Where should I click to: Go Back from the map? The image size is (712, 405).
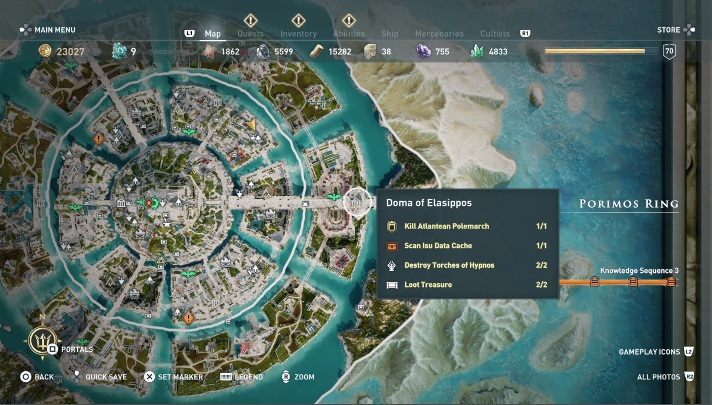[x=37, y=377]
